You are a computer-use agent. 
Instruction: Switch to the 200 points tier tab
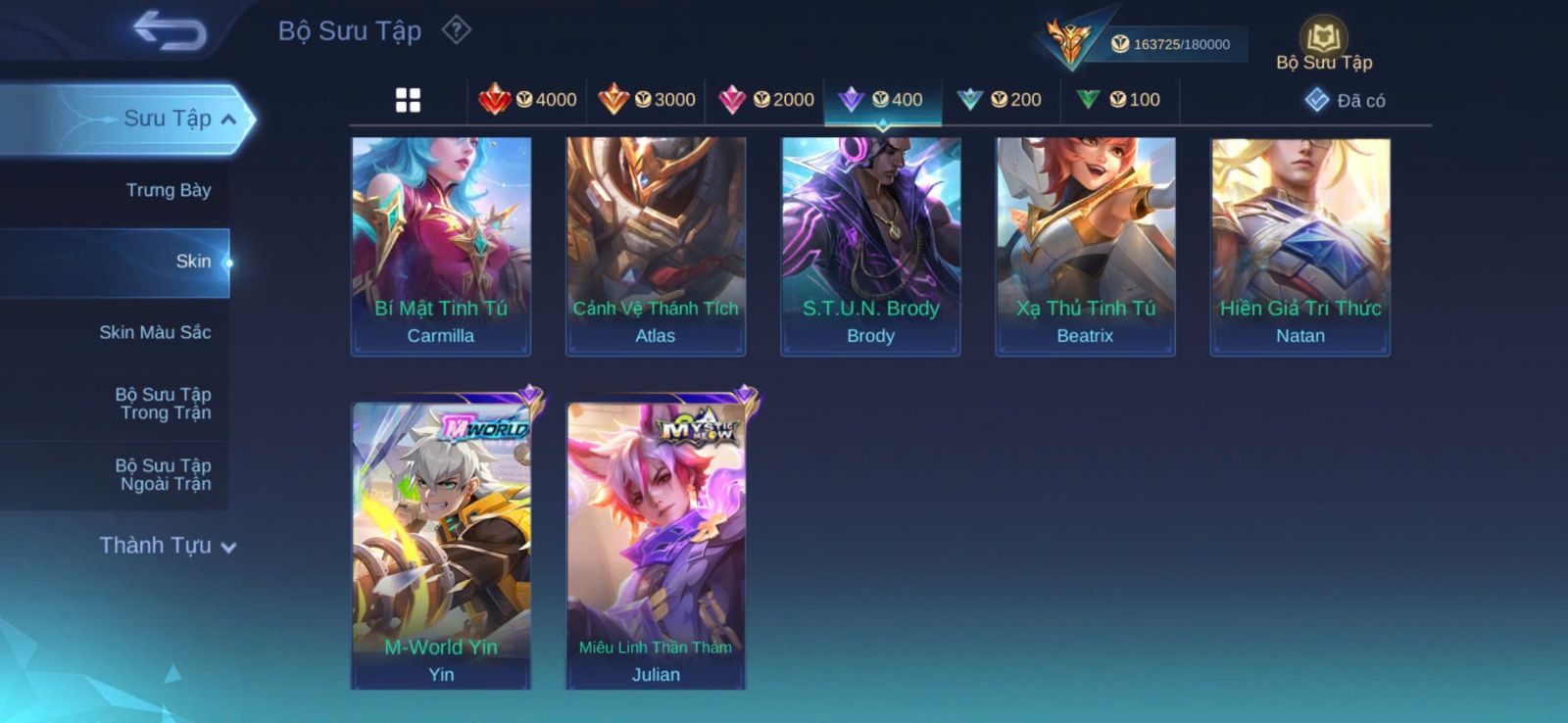tap(1000, 100)
